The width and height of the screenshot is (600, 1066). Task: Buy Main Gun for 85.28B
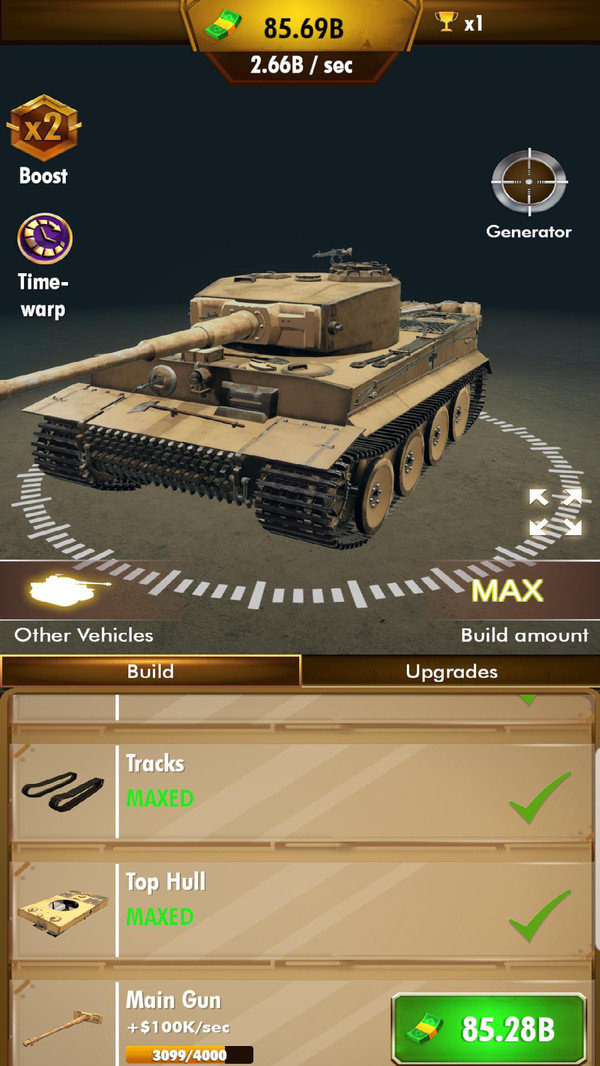click(x=489, y=1028)
